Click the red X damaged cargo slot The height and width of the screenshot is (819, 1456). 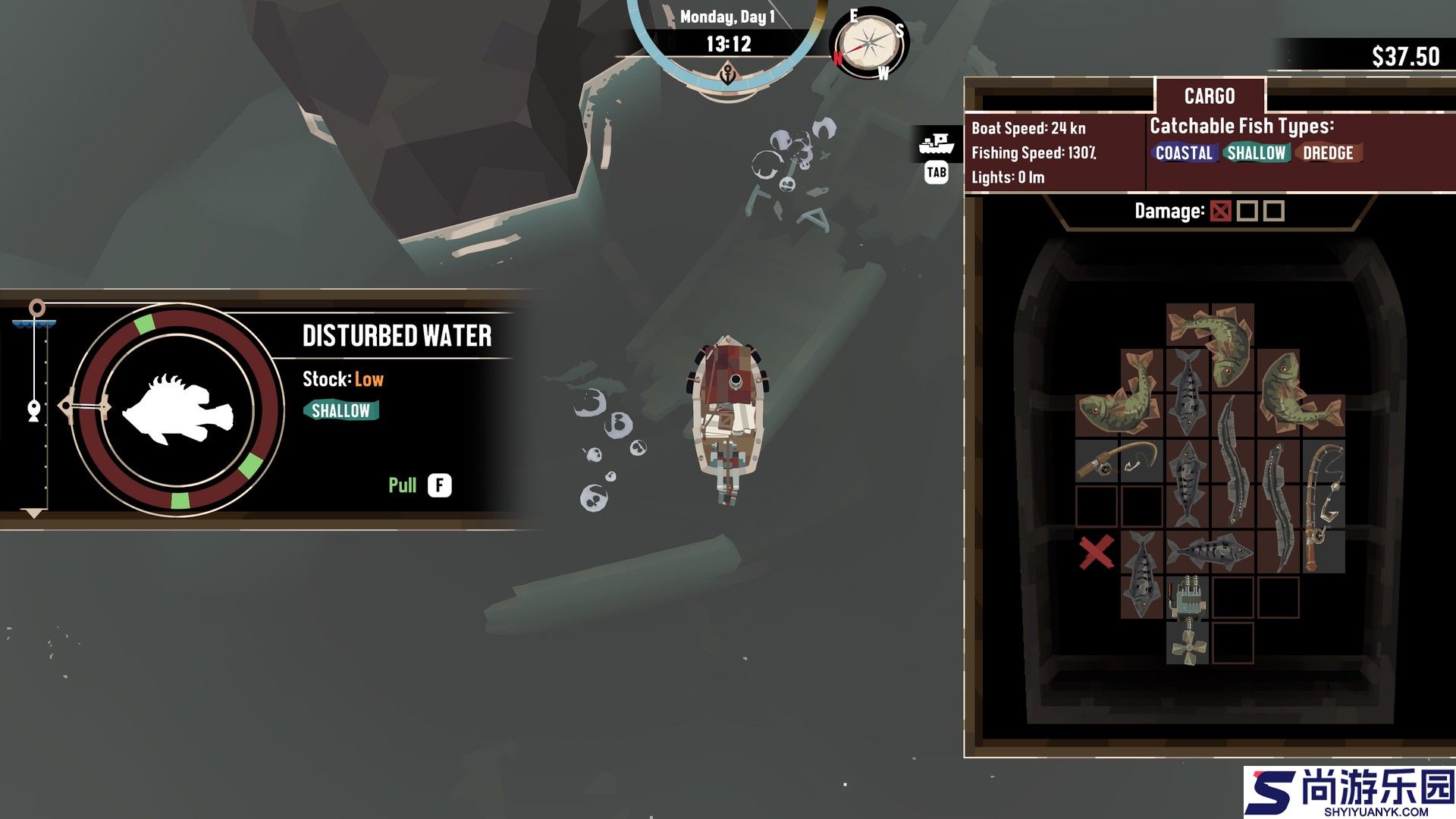(x=1097, y=551)
